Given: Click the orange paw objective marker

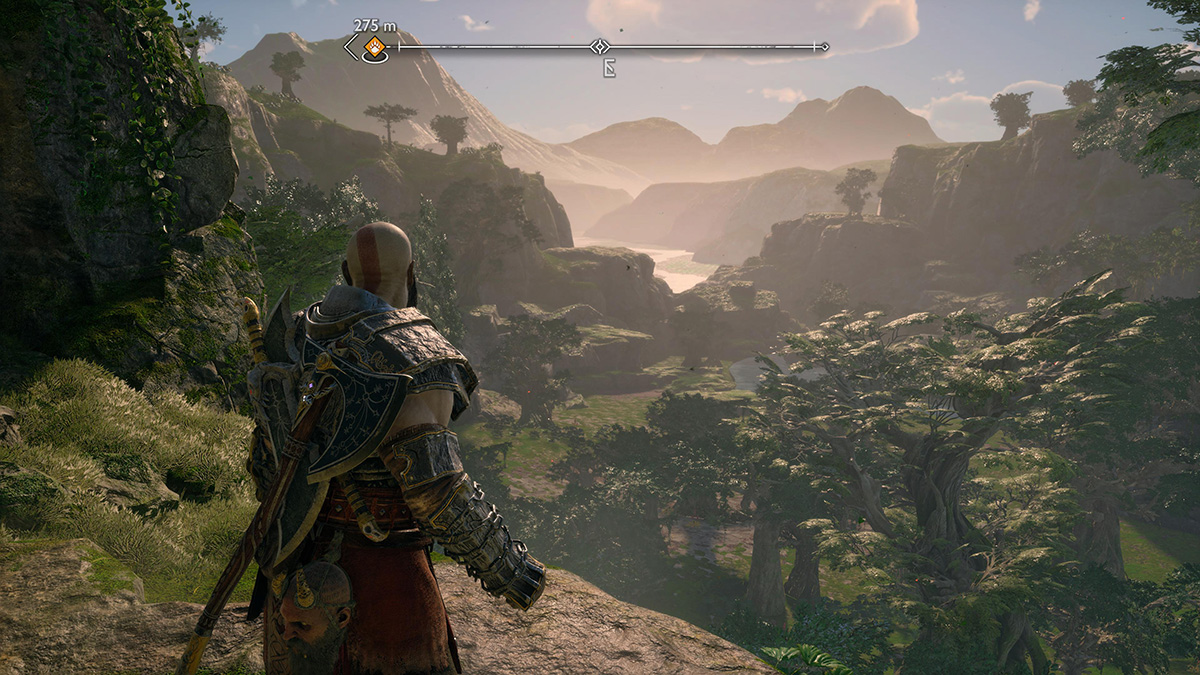Looking at the screenshot, I should [x=374, y=46].
